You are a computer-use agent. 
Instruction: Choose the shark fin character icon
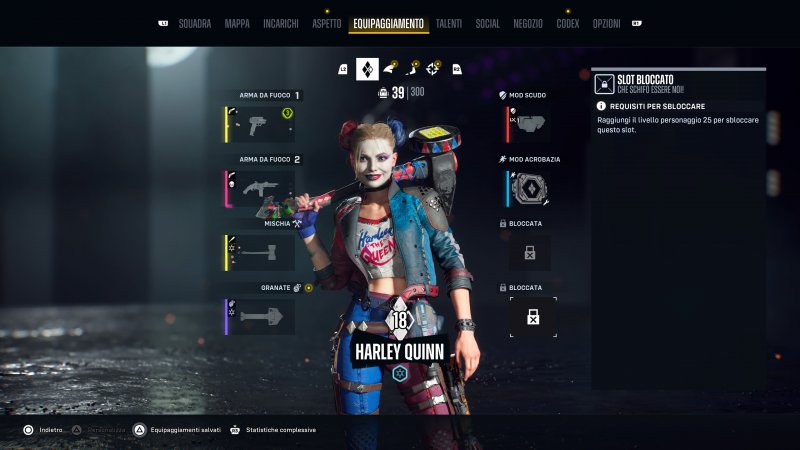pyautogui.click(x=389, y=69)
